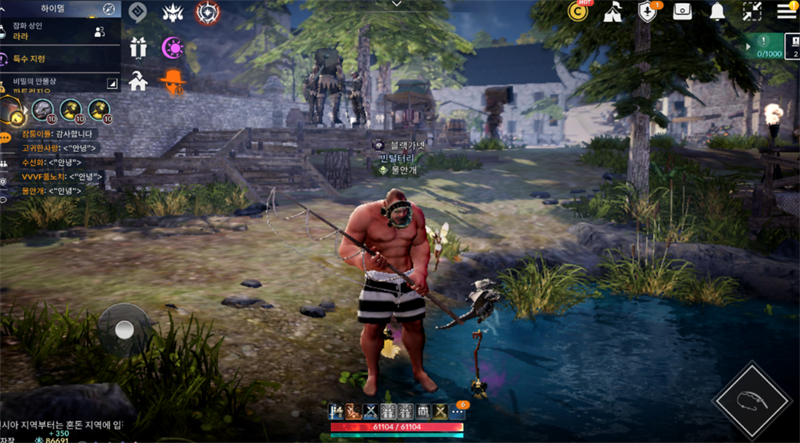Toggle the shrink-screen arrows icon

751,11
